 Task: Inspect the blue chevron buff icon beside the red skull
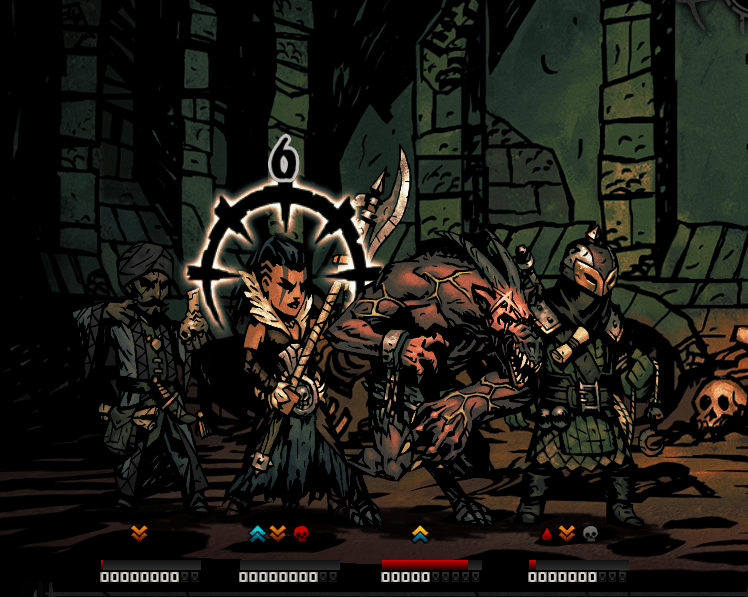point(257,534)
